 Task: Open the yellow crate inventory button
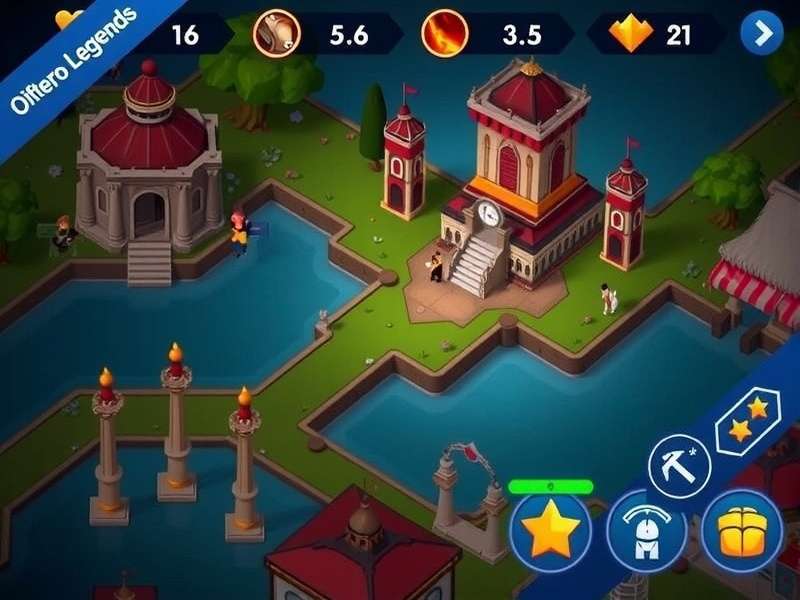click(742, 531)
